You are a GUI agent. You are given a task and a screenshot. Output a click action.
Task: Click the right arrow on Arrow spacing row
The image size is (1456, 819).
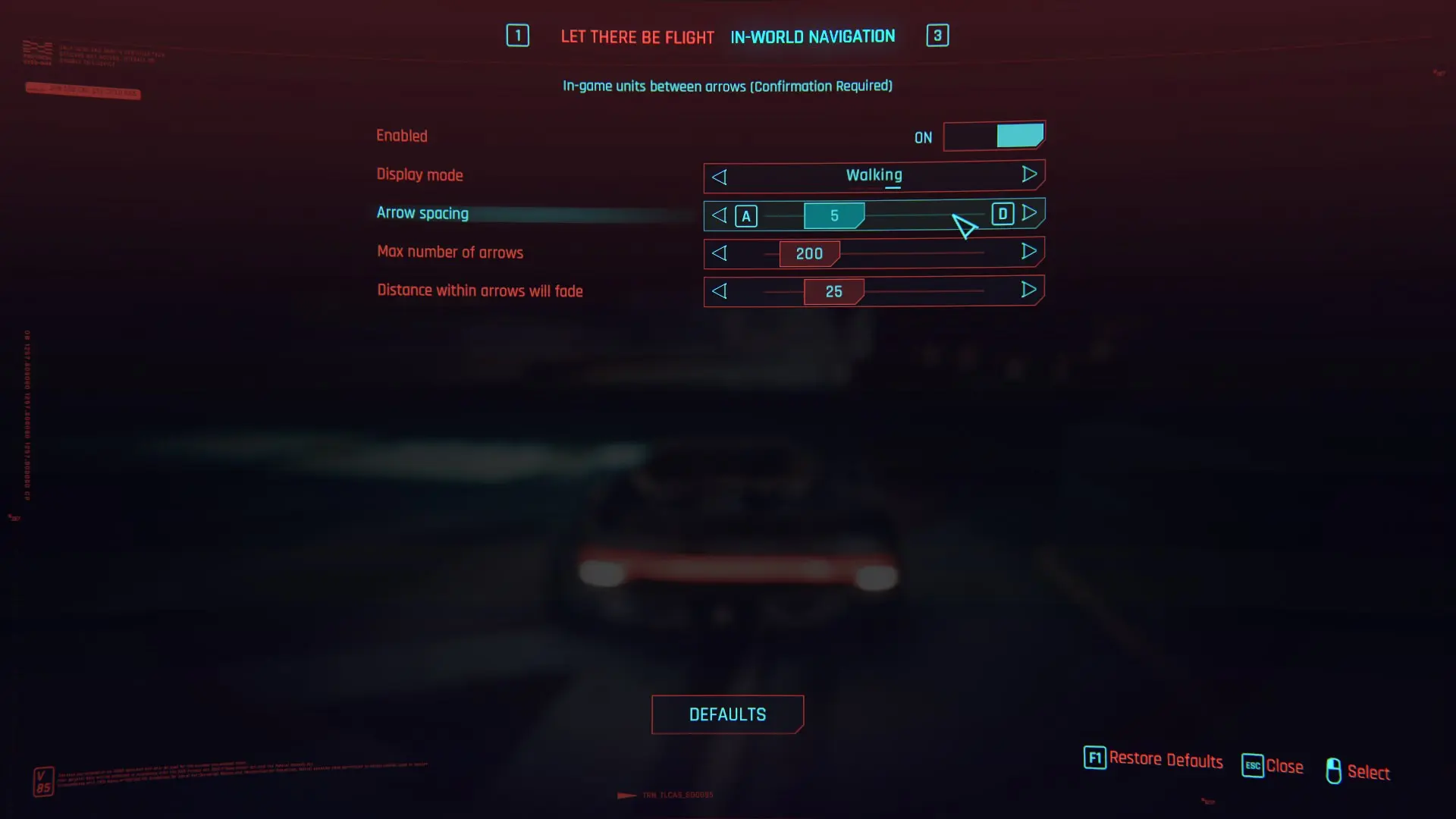(1030, 213)
